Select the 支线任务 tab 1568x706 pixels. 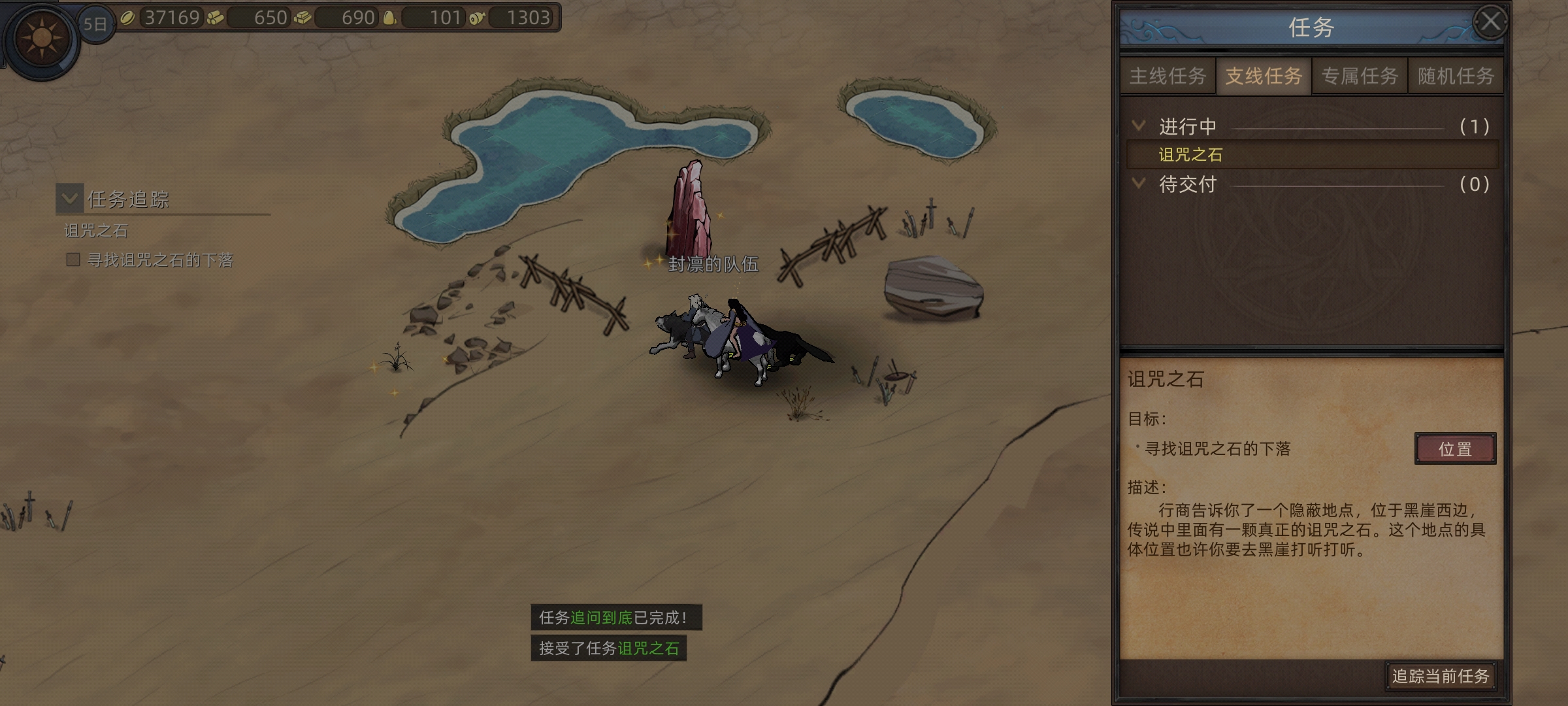pyautogui.click(x=1264, y=76)
